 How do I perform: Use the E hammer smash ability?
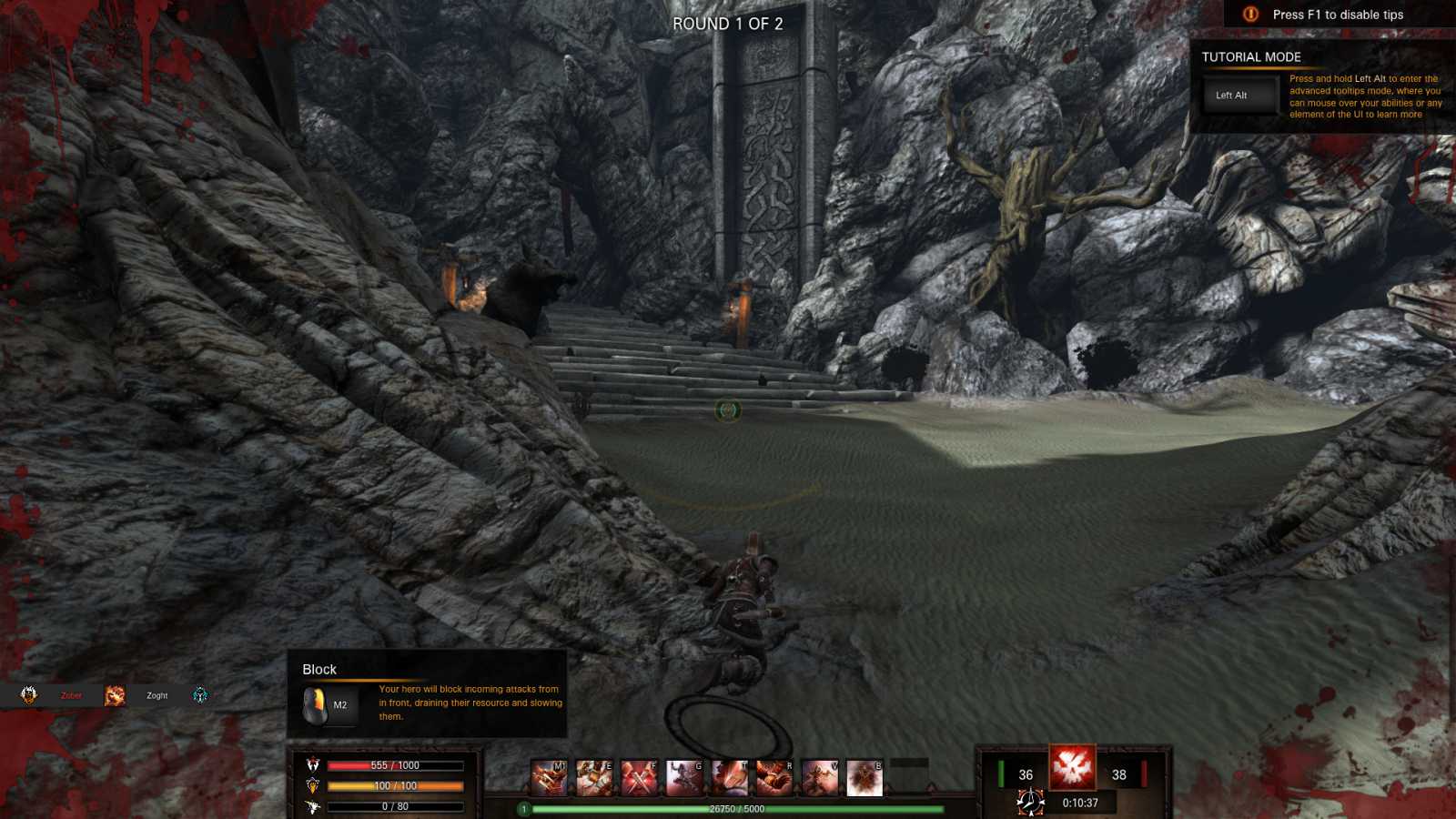point(594,779)
